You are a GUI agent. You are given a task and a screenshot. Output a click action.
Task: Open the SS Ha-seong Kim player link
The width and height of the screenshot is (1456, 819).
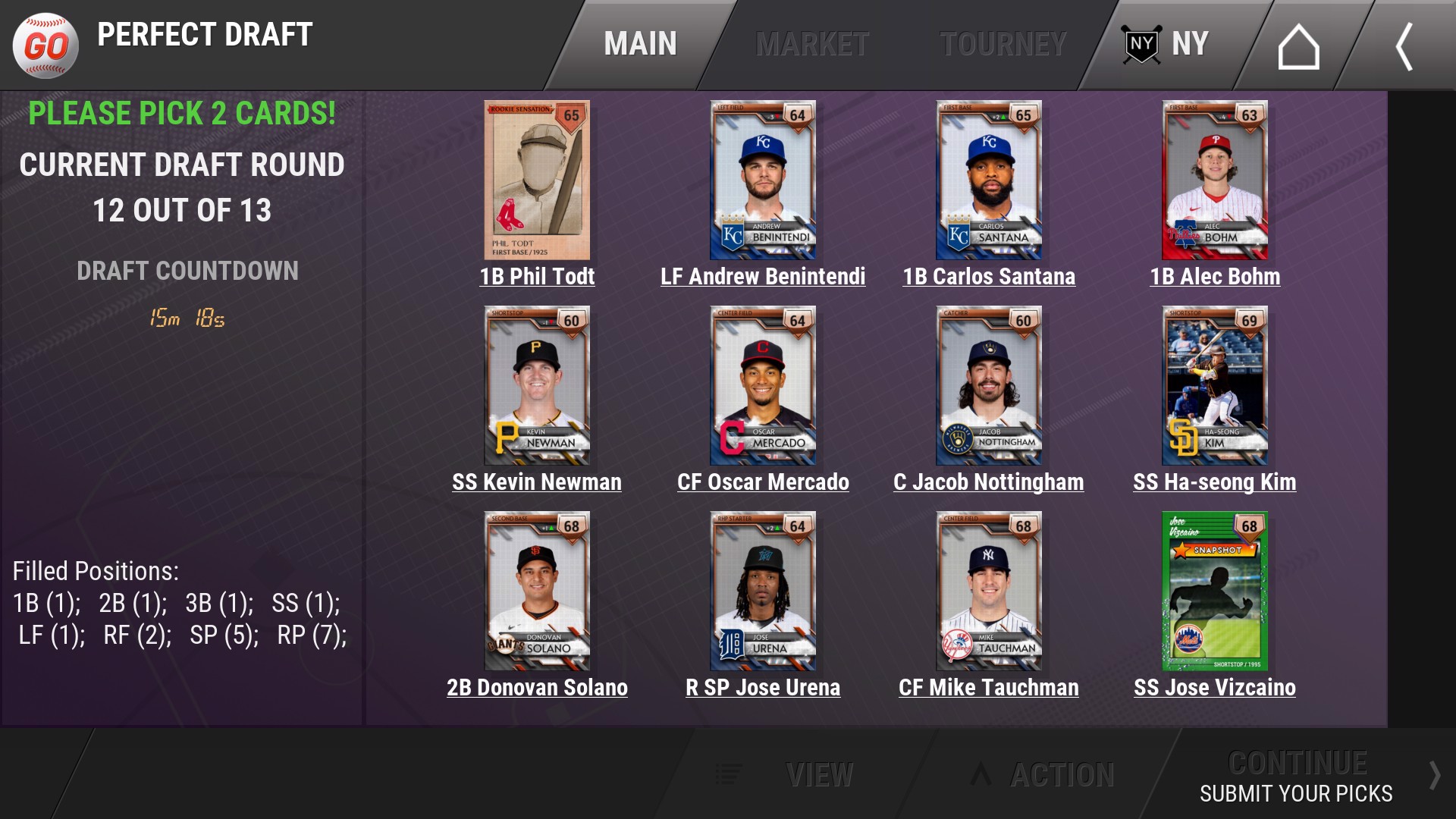tap(1215, 482)
